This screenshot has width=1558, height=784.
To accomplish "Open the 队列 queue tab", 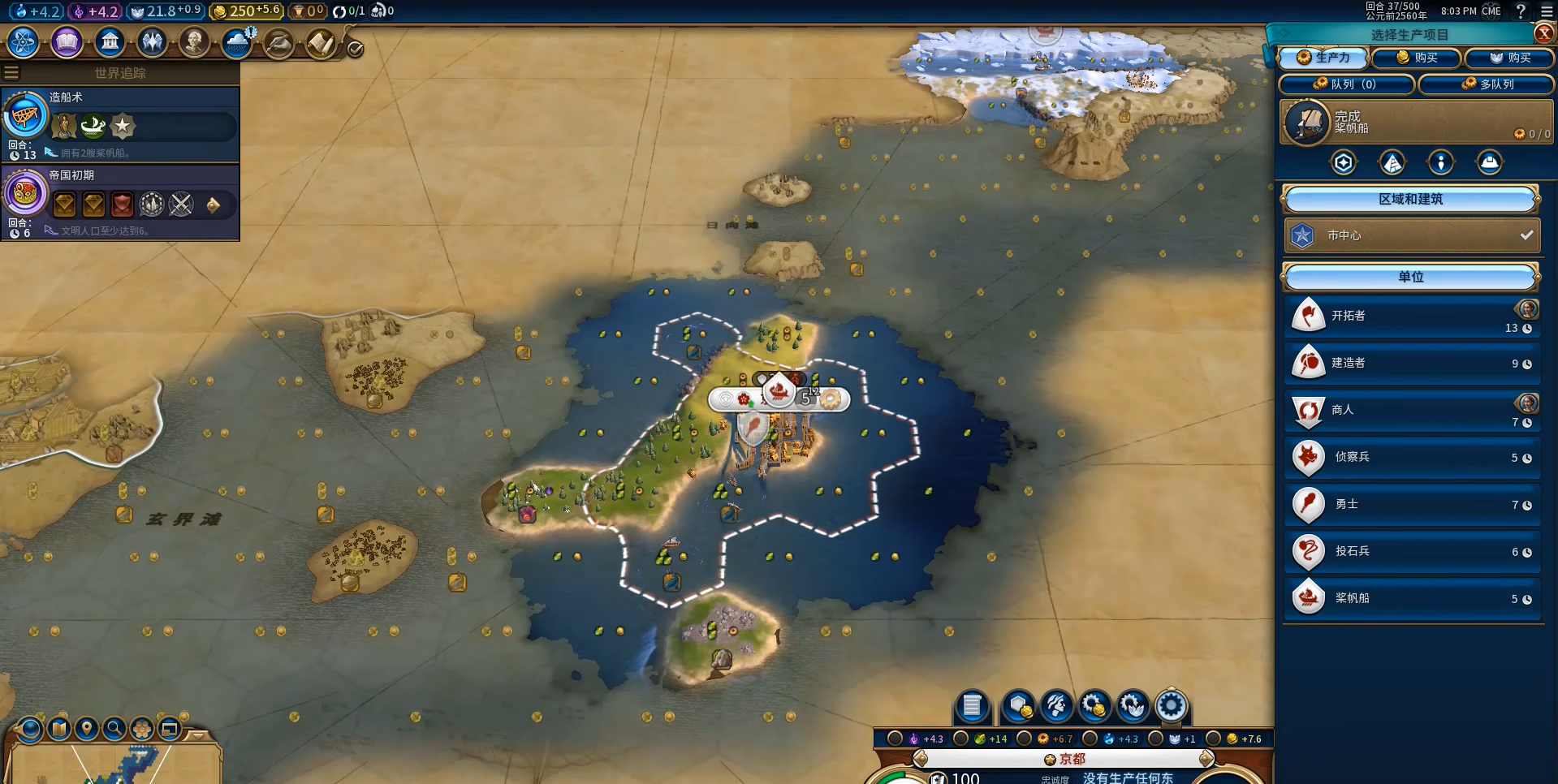I will [x=1345, y=84].
